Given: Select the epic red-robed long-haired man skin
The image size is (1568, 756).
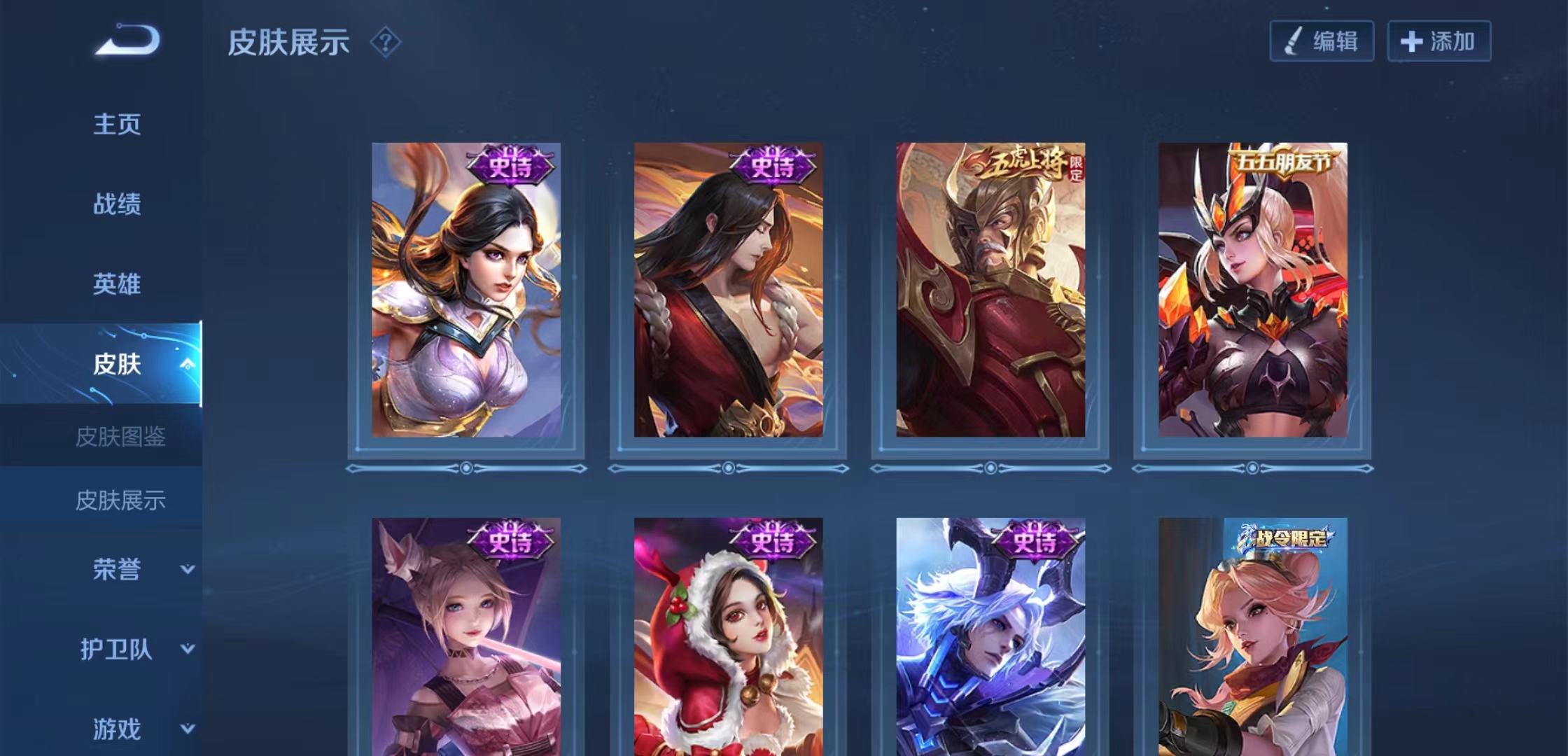Looking at the screenshot, I should [x=728, y=290].
